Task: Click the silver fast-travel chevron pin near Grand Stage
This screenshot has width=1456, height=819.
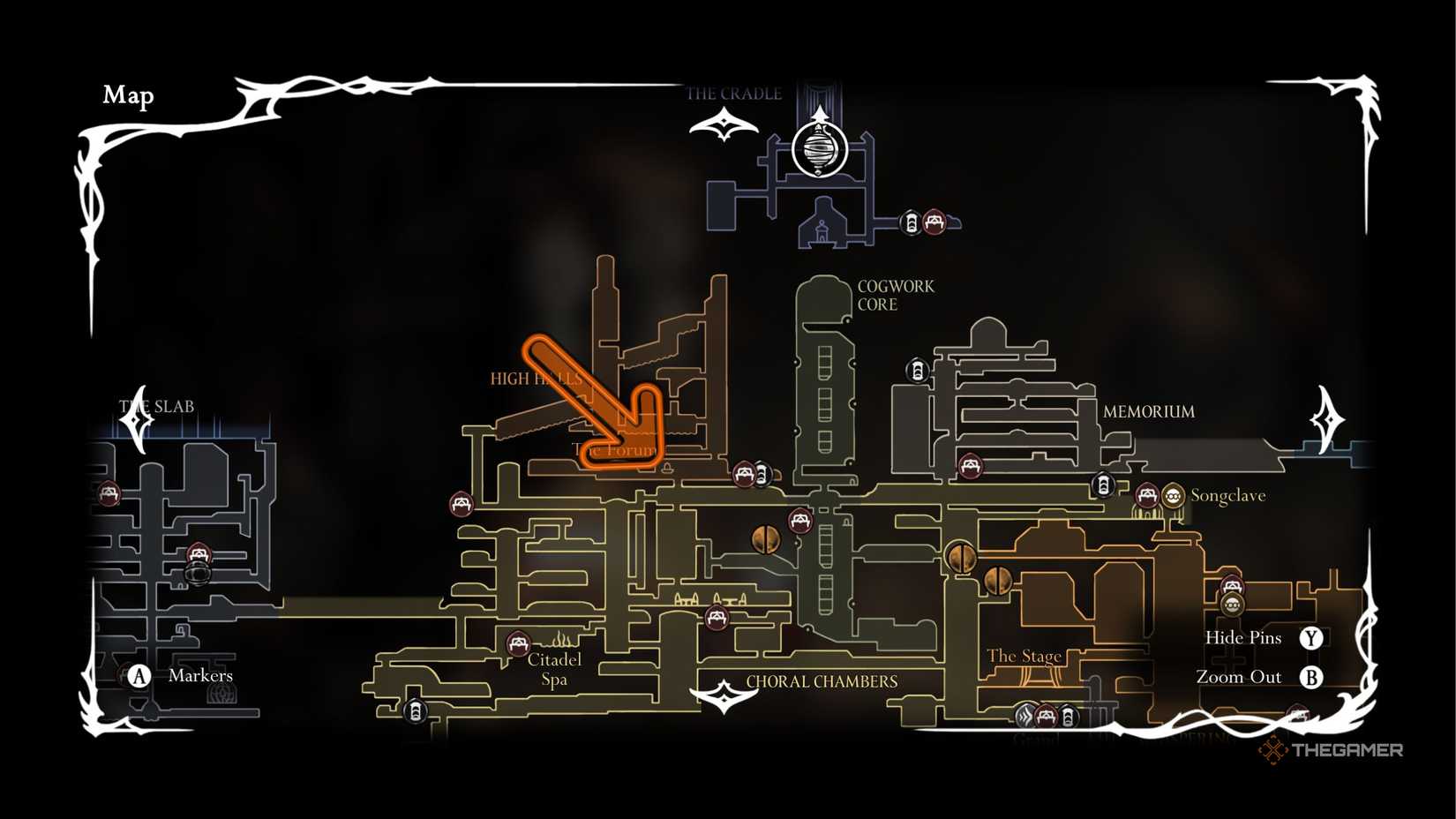Action: 1024,717
